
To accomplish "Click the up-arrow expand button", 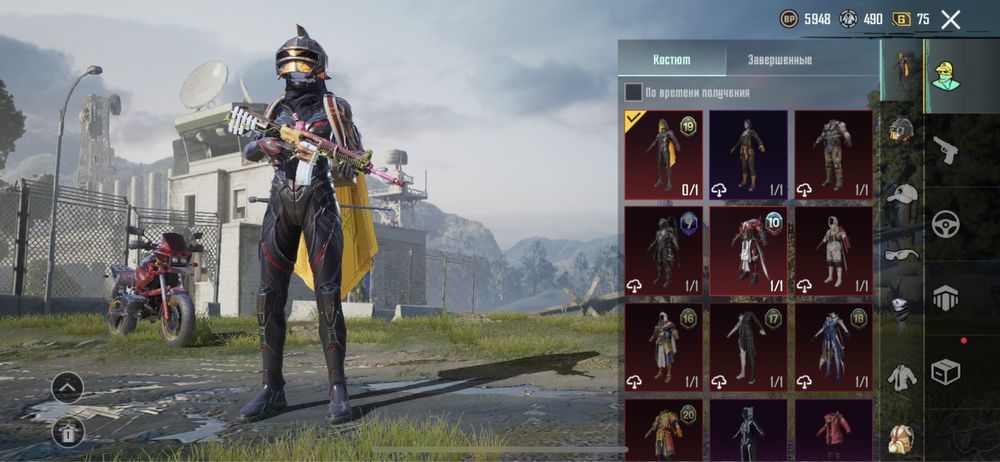I will coord(67,387).
